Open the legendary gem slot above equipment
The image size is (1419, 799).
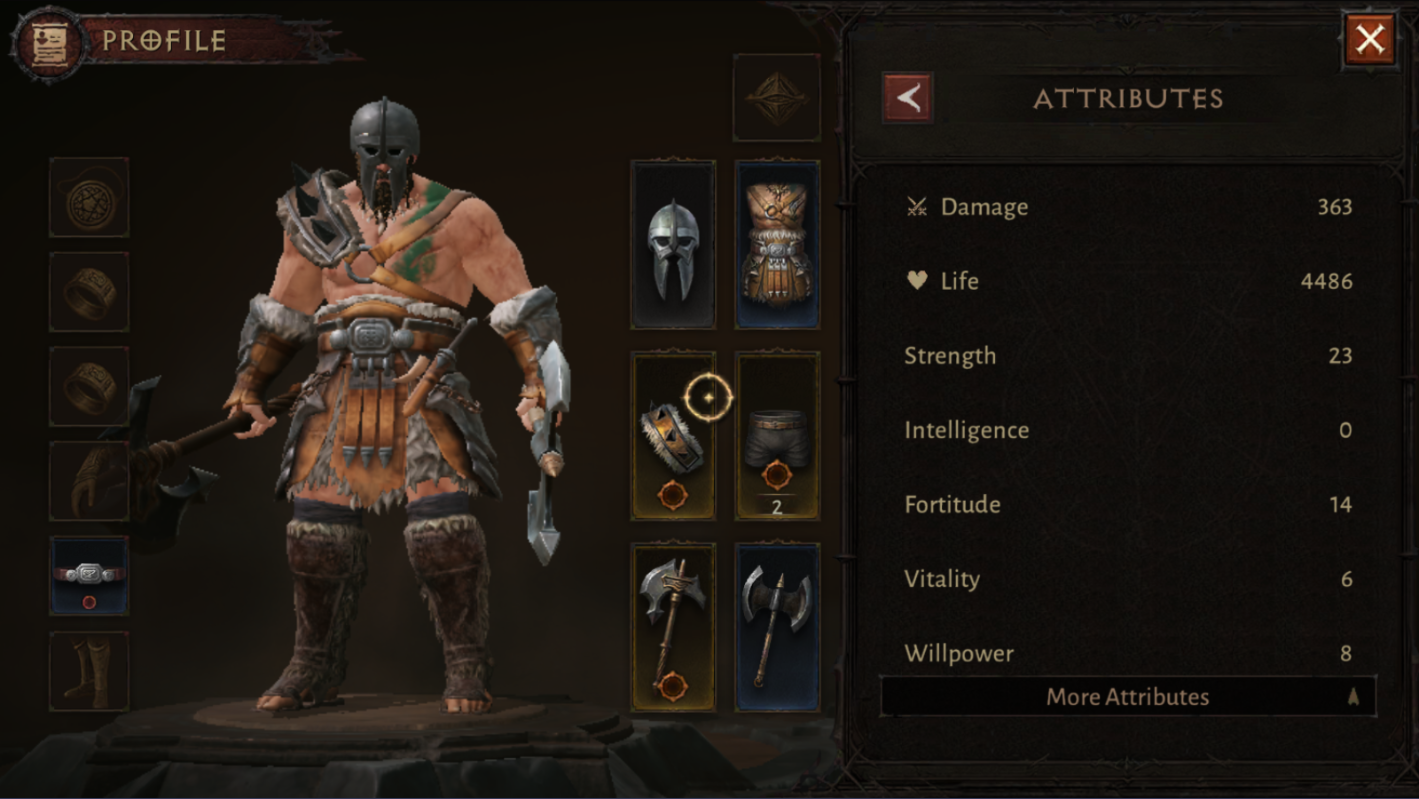[777, 95]
